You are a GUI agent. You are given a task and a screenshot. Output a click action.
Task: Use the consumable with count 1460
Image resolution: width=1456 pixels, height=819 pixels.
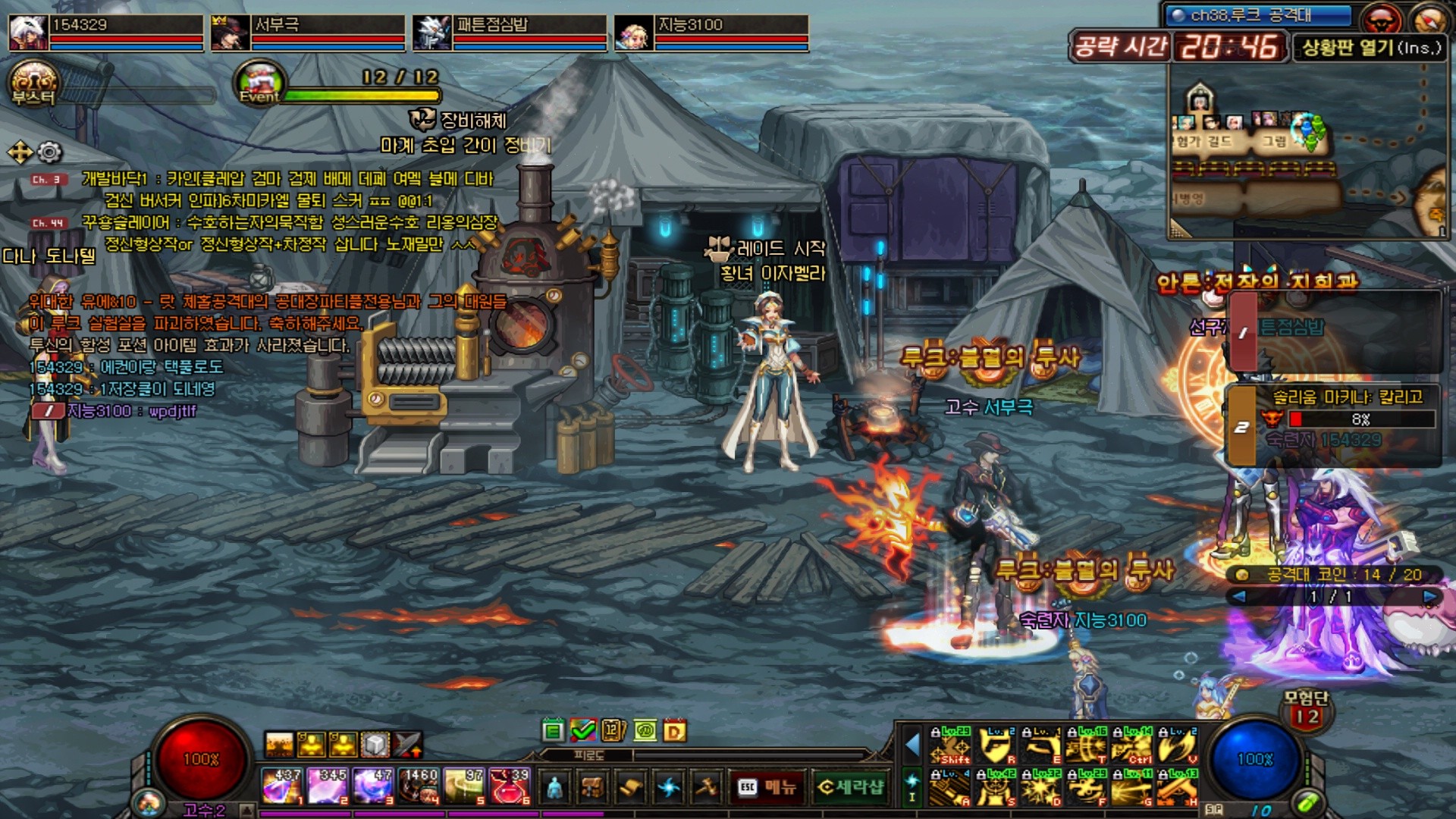tap(419, 786)
